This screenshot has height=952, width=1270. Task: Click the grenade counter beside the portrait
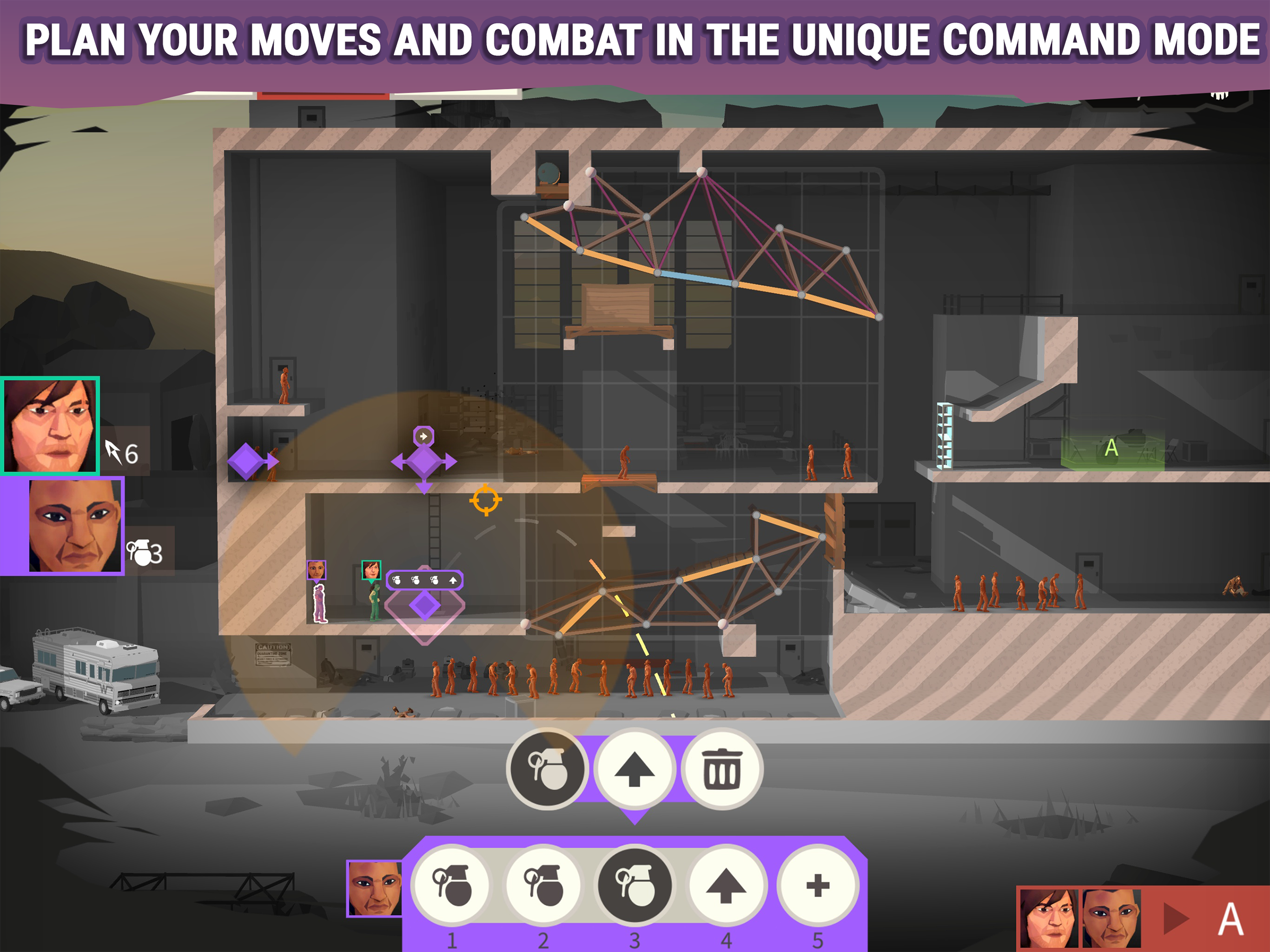pyautogui.click(x=145, y=554)
